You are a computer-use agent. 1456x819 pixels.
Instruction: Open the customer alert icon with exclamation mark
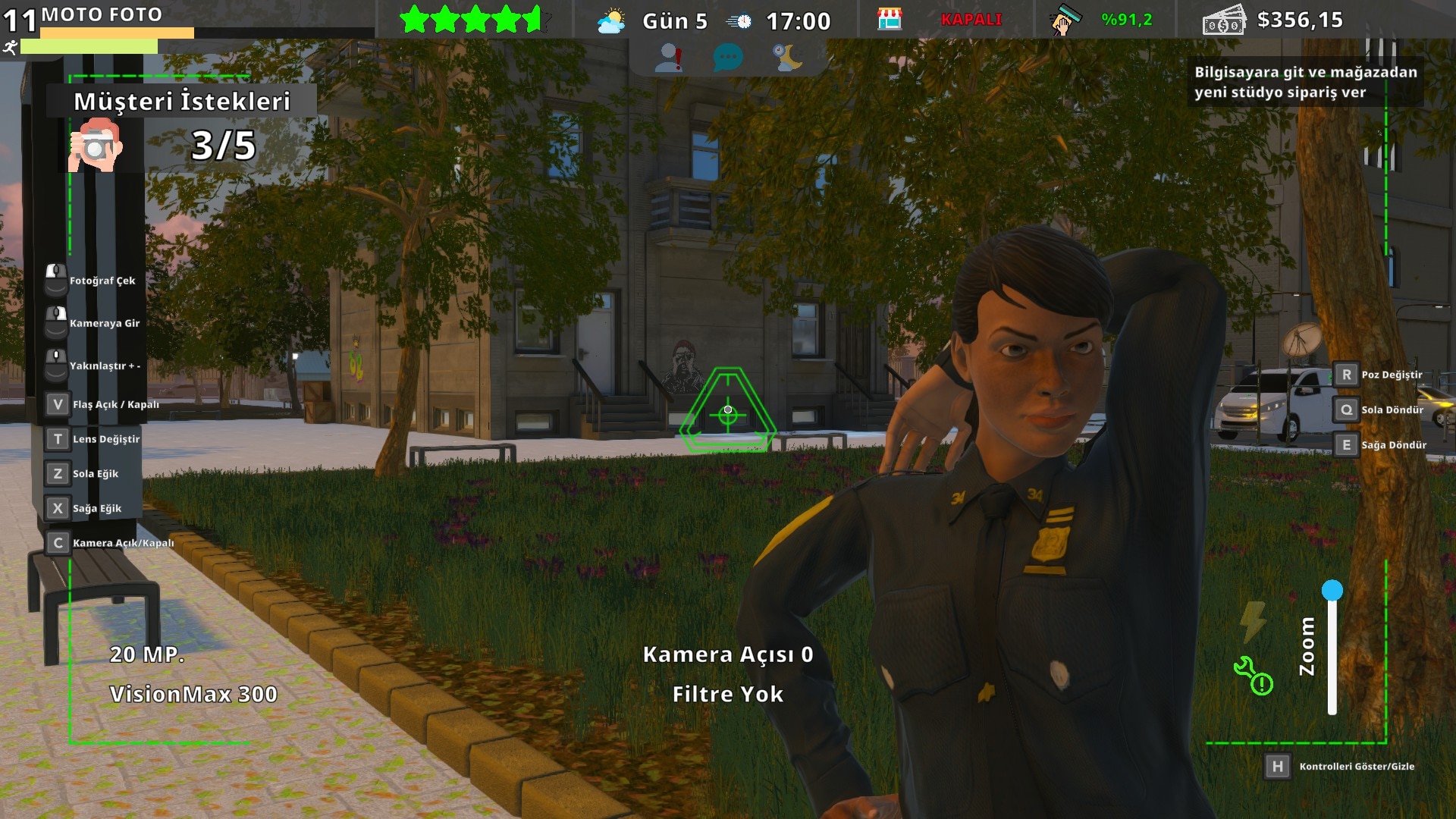[x=669, y=58]
